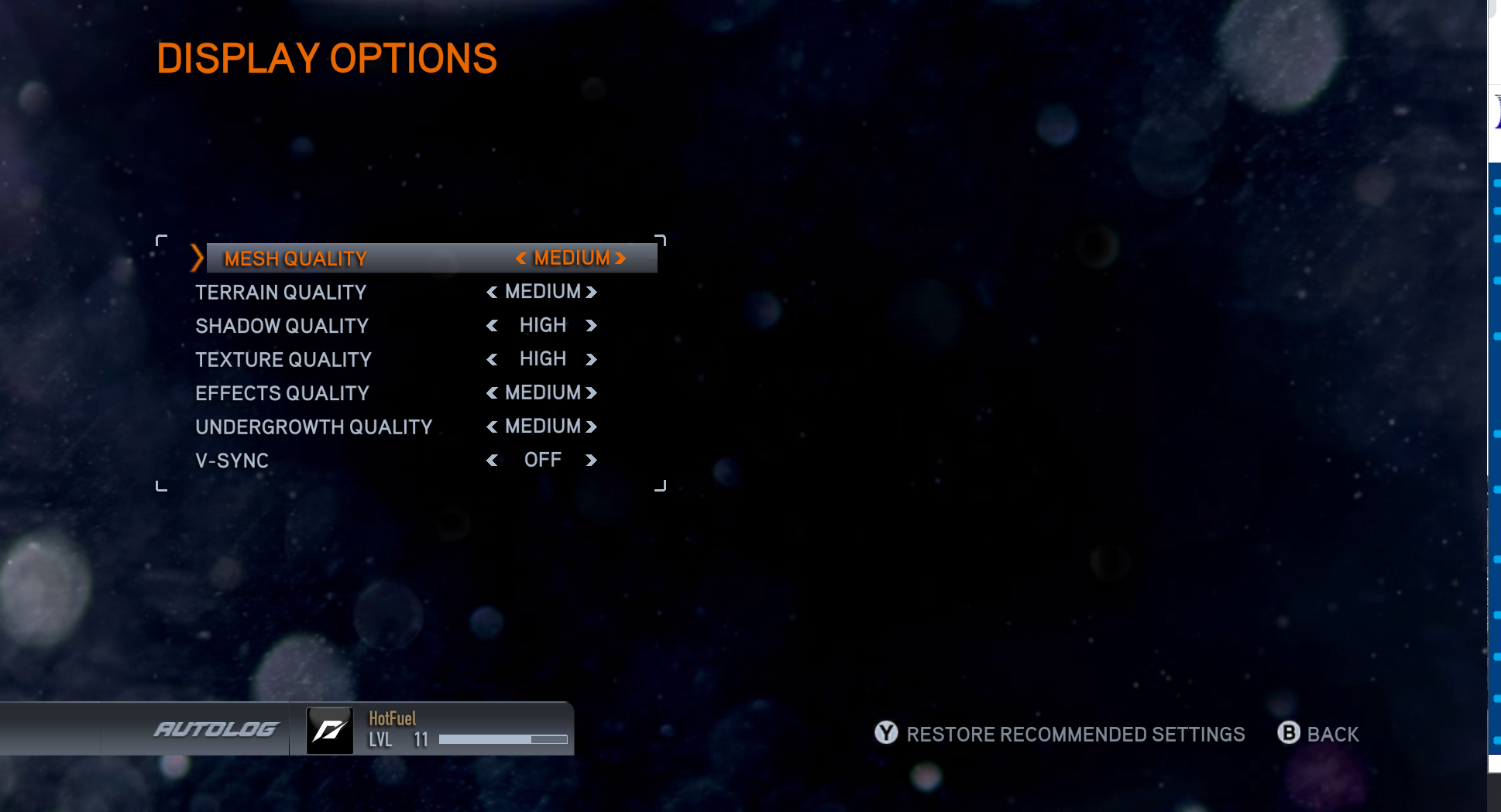Click the level 11 progress bar
This screenshot has width=1501, height=812.
[503, 739]
